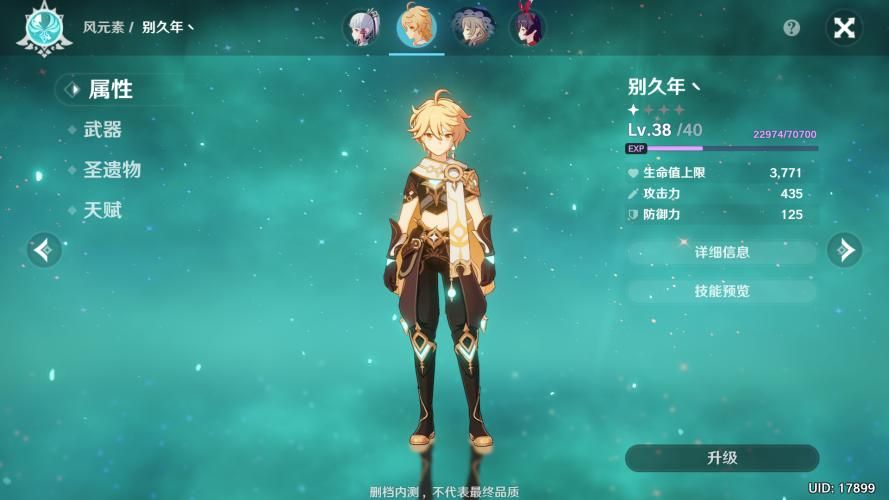Close the character screen with the X
This screenshot has height=500, width=889.
(844, 28)
